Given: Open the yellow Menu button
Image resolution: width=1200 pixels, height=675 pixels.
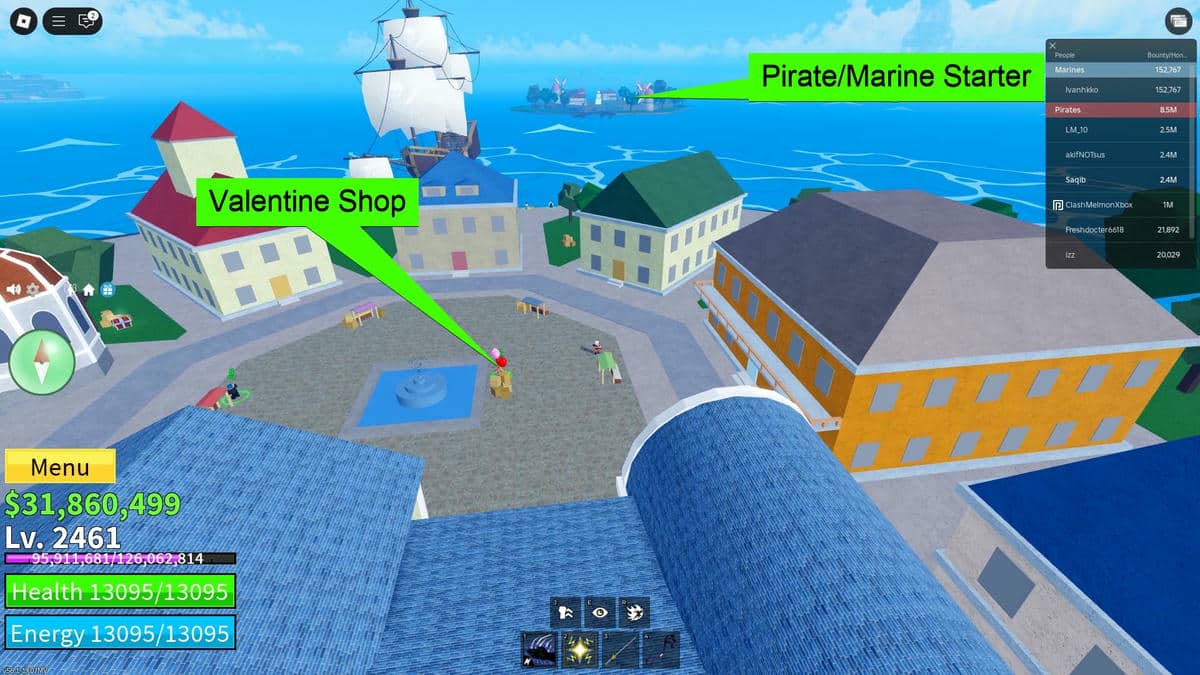Looking at the screenshot, I should click(60, 467).
